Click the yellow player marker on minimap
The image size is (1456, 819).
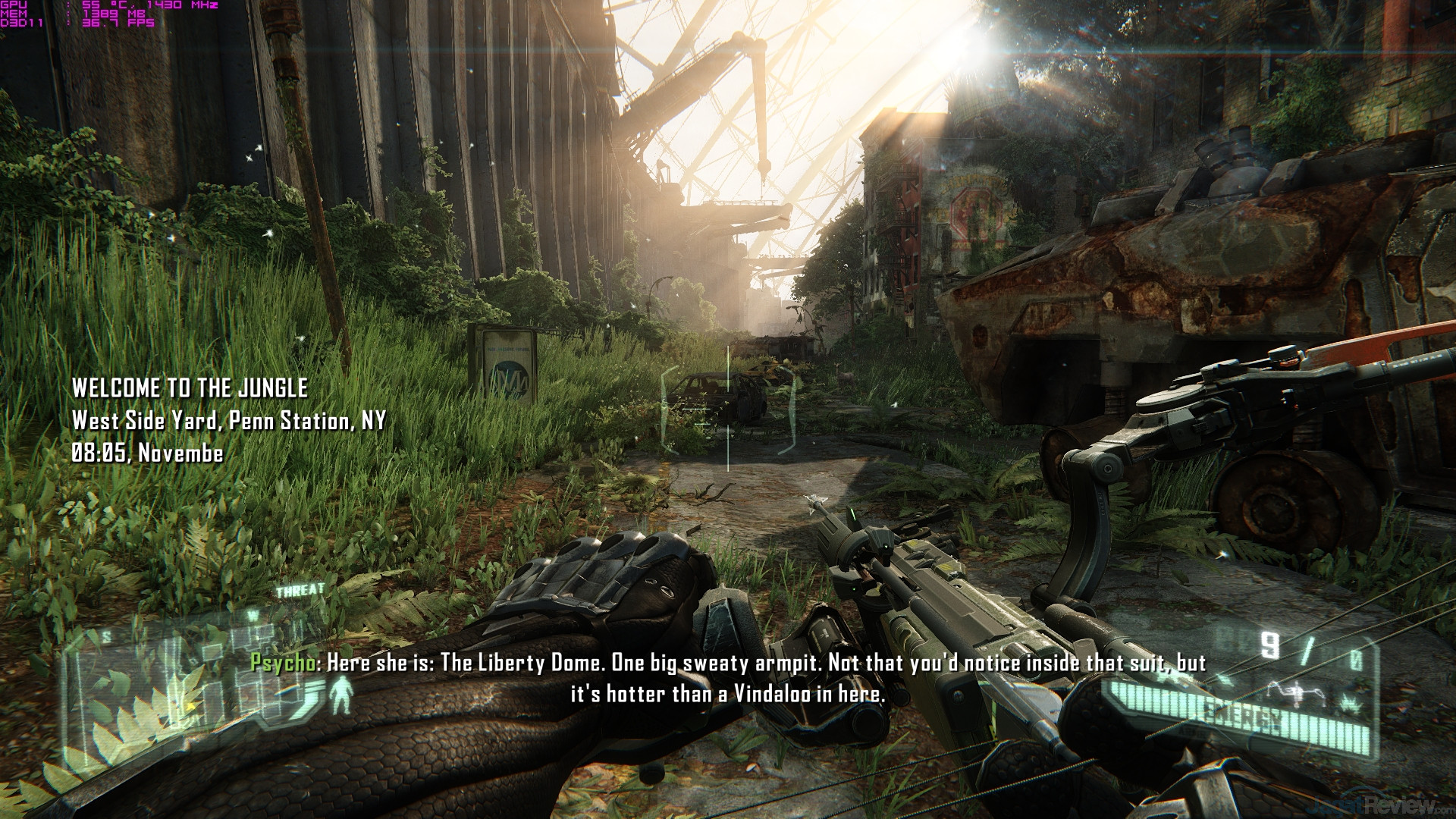[x=191, y=706]
